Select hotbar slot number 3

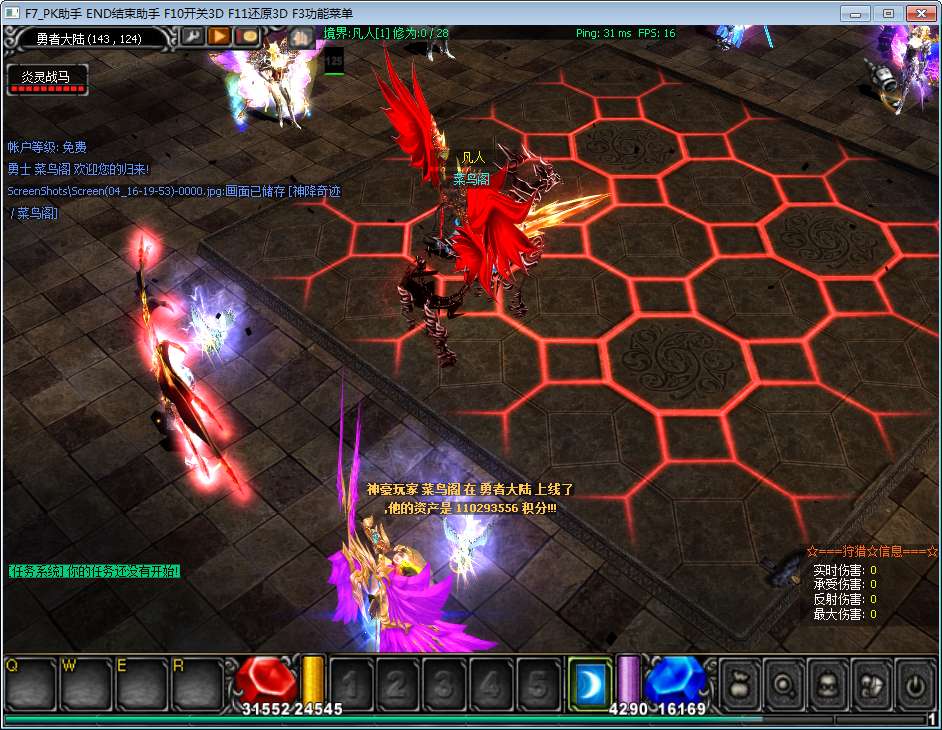(442, 685)
